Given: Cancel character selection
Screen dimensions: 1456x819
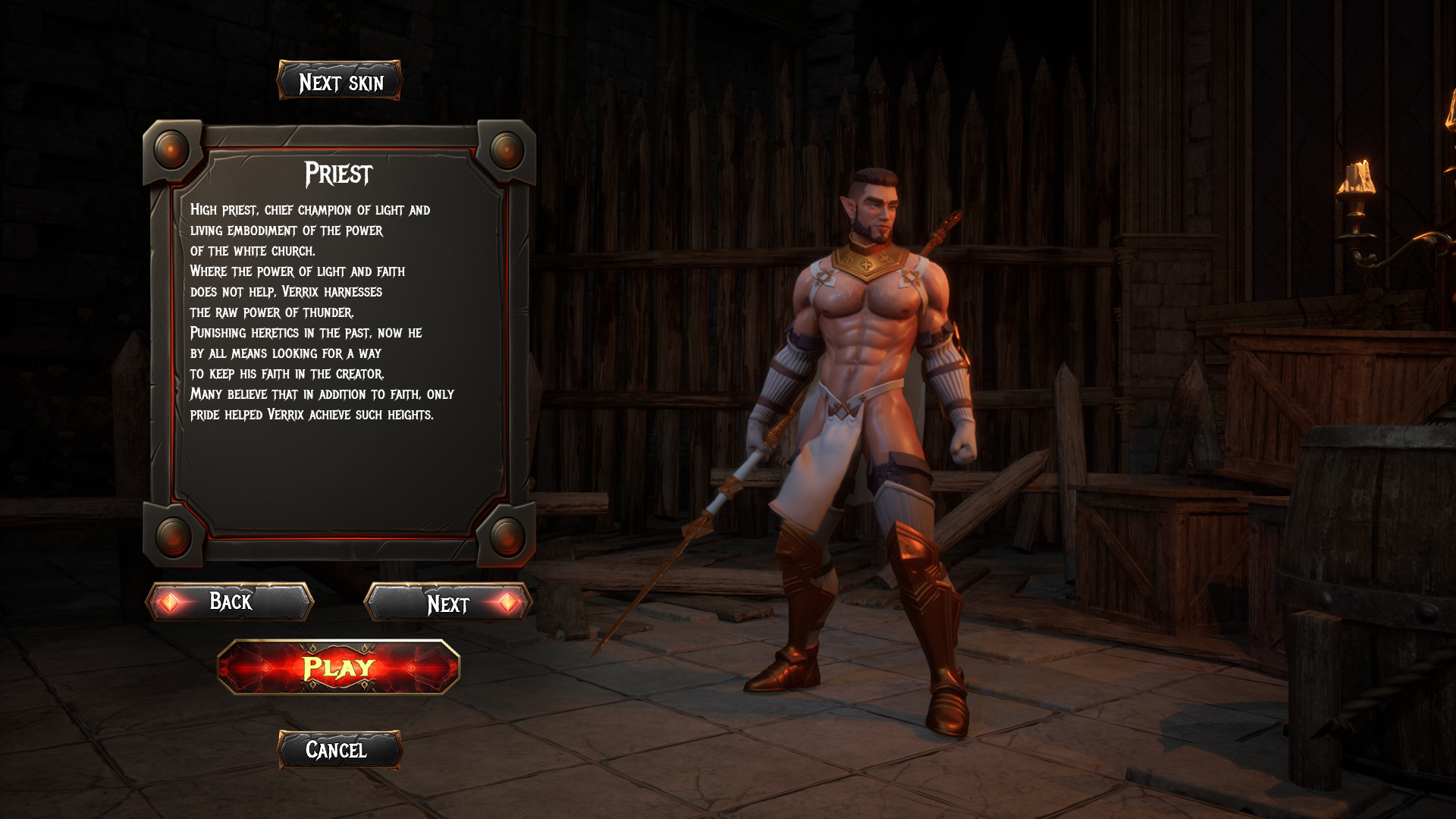Looking at the screenshot, I should point(338,750).
